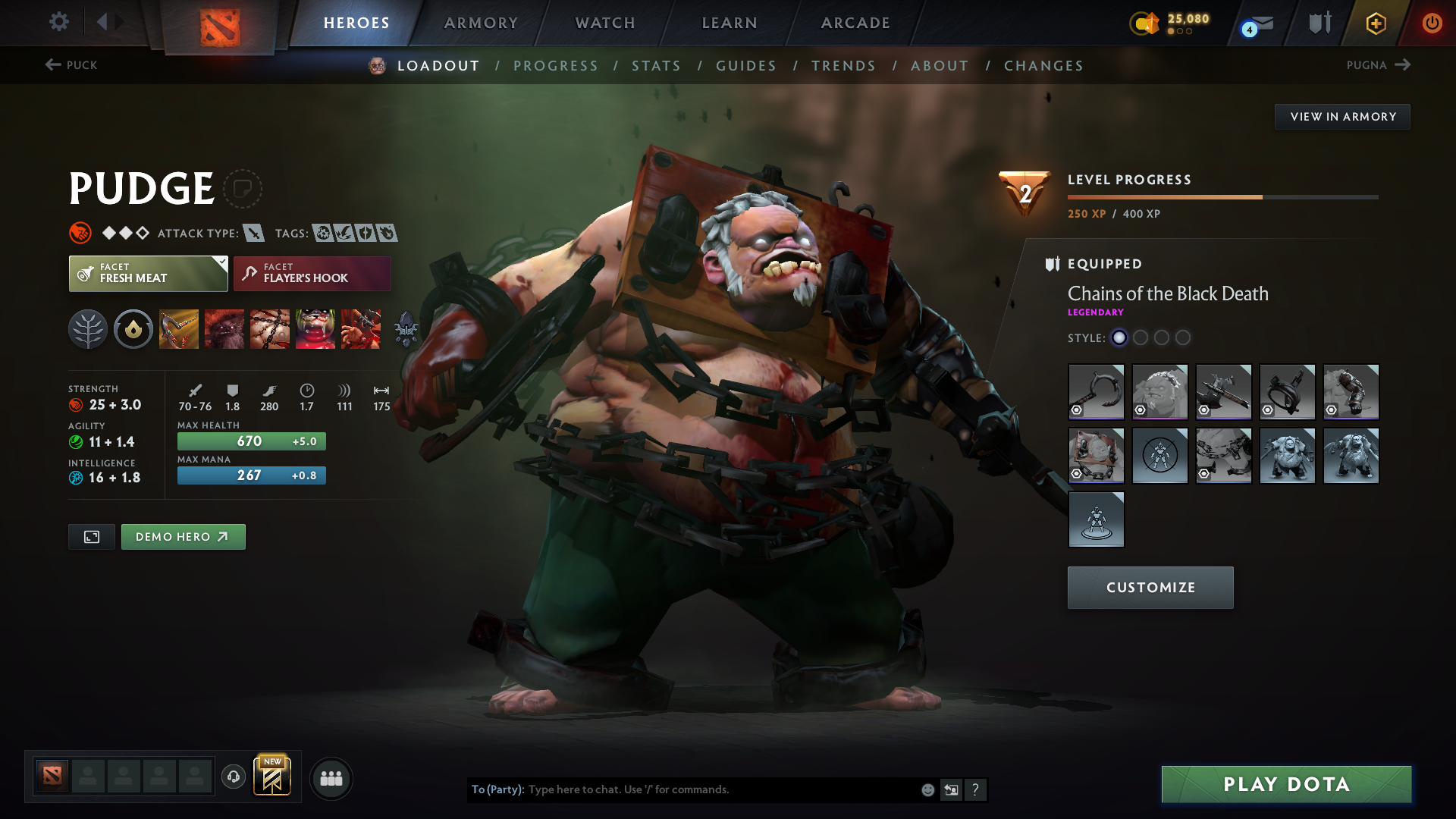Click the armory shield-and-sword icon

pyautogui.click(x=1319, y=23)
